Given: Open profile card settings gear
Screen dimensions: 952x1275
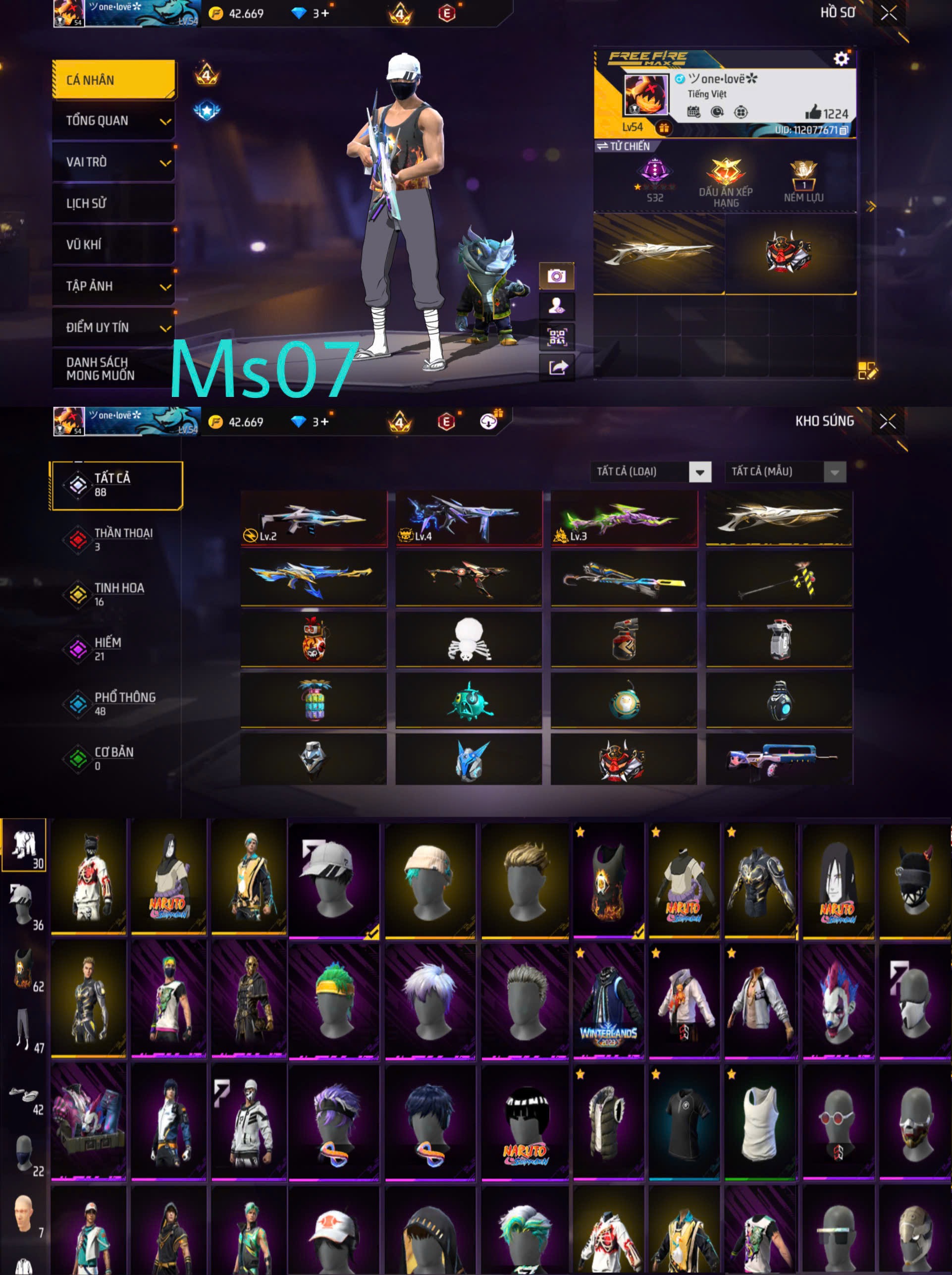Looking at the screenshot, I should pyautogui.click(x=841, y=59).
